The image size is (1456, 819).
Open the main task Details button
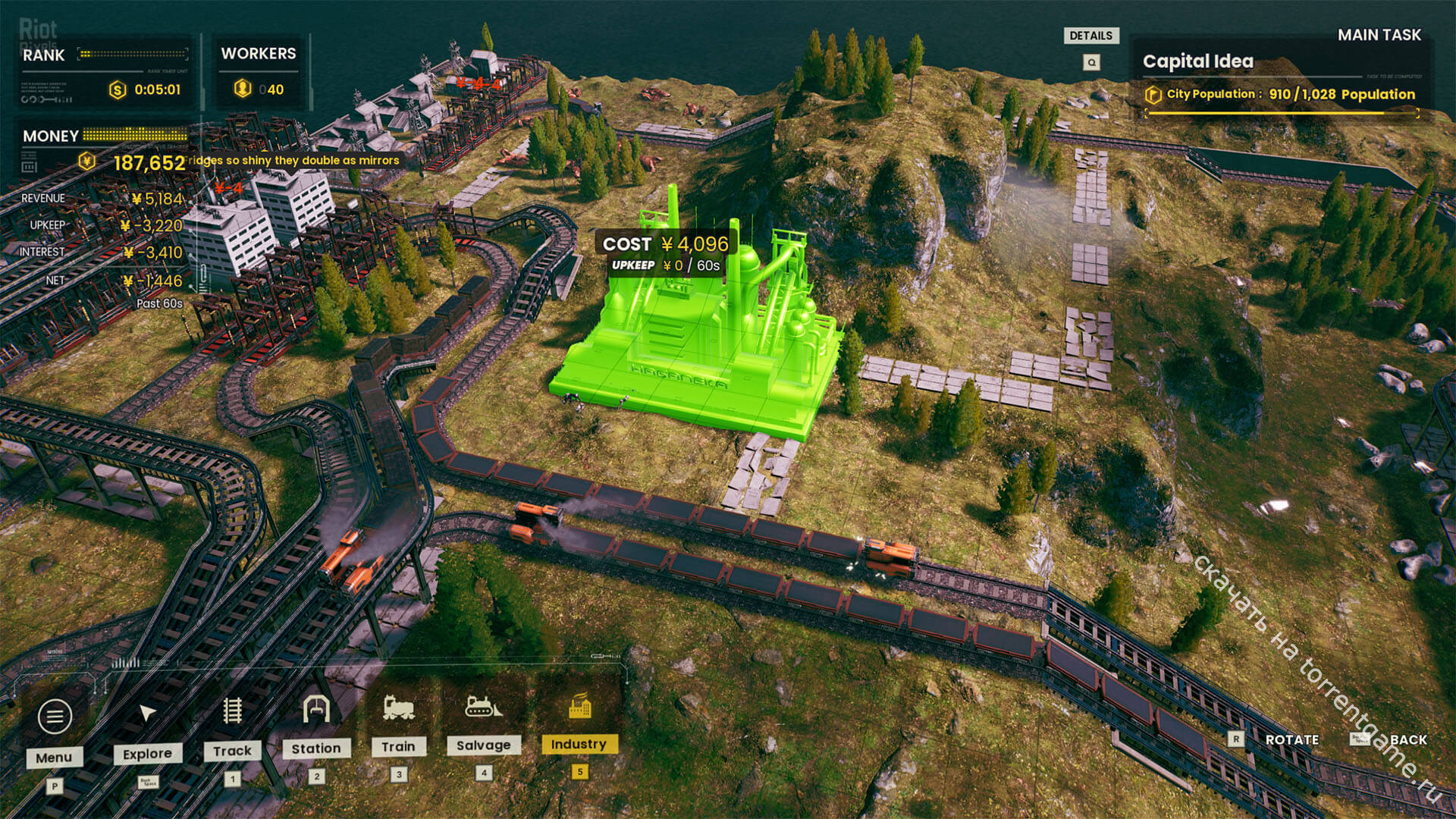1090,36
